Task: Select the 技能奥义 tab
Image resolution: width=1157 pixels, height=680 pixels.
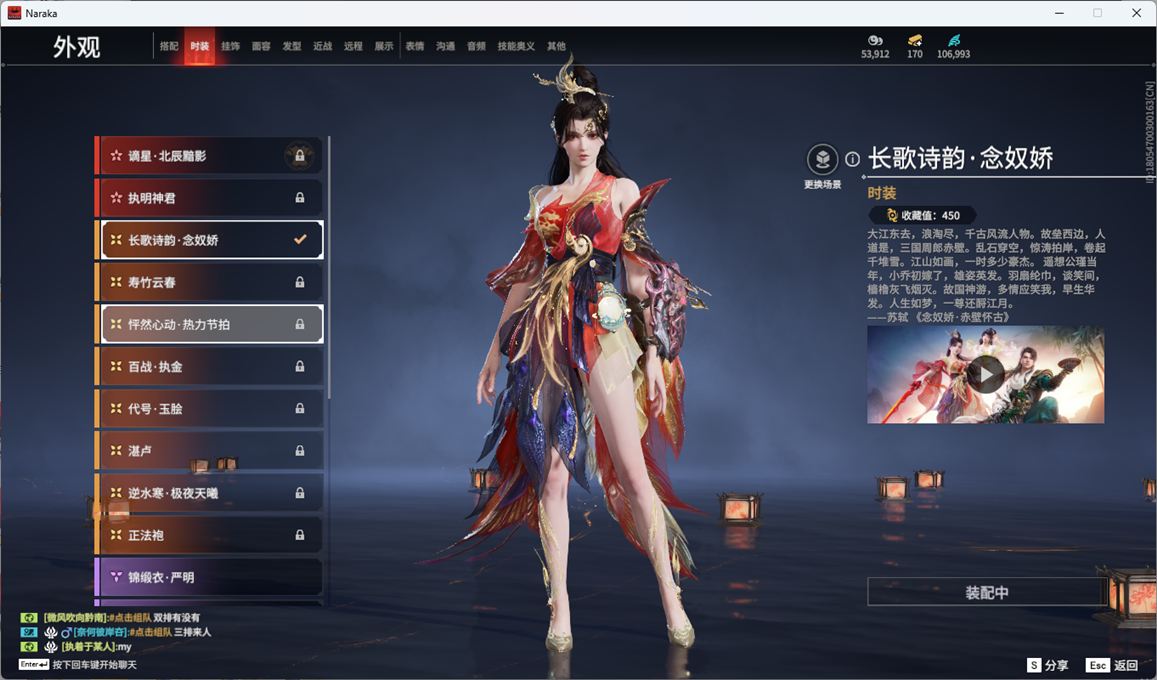Action: [x=516, y=46]
